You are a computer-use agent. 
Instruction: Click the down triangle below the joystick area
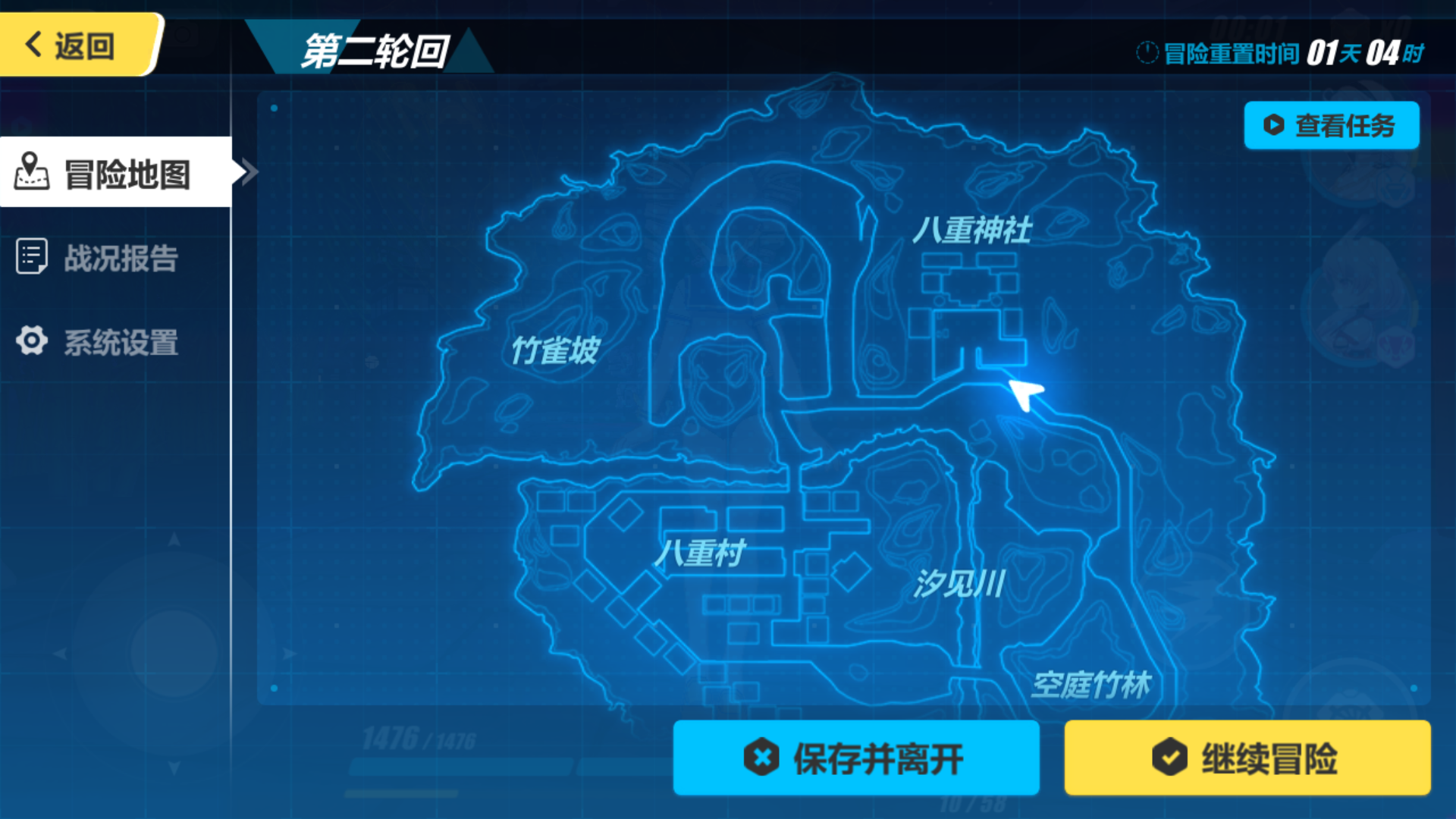(174, 767)
